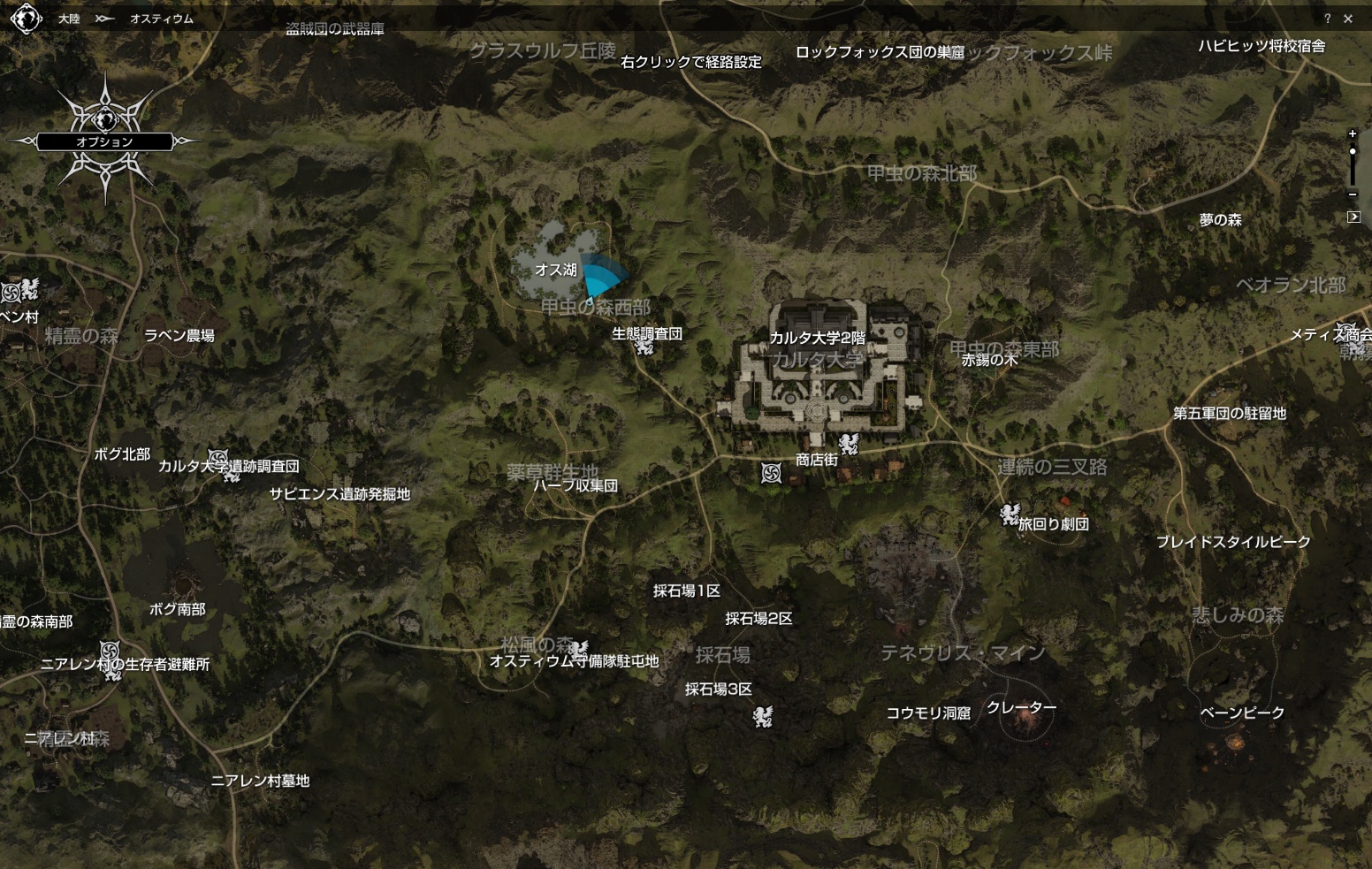Click the map zoom slider handle

tap(1353, 152)
